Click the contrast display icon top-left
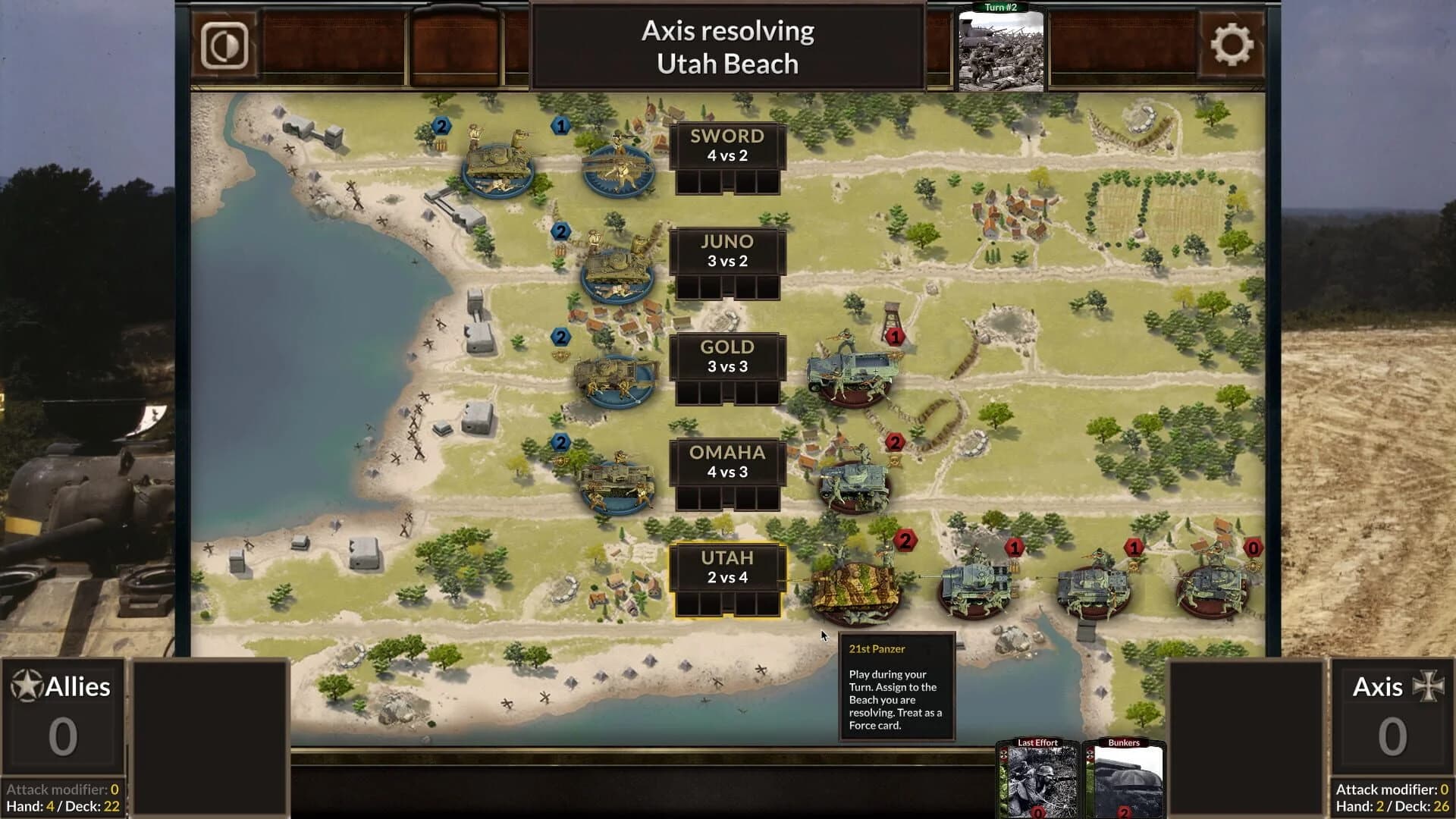Viewport: 1456px width, 819px height. point(224,47)
